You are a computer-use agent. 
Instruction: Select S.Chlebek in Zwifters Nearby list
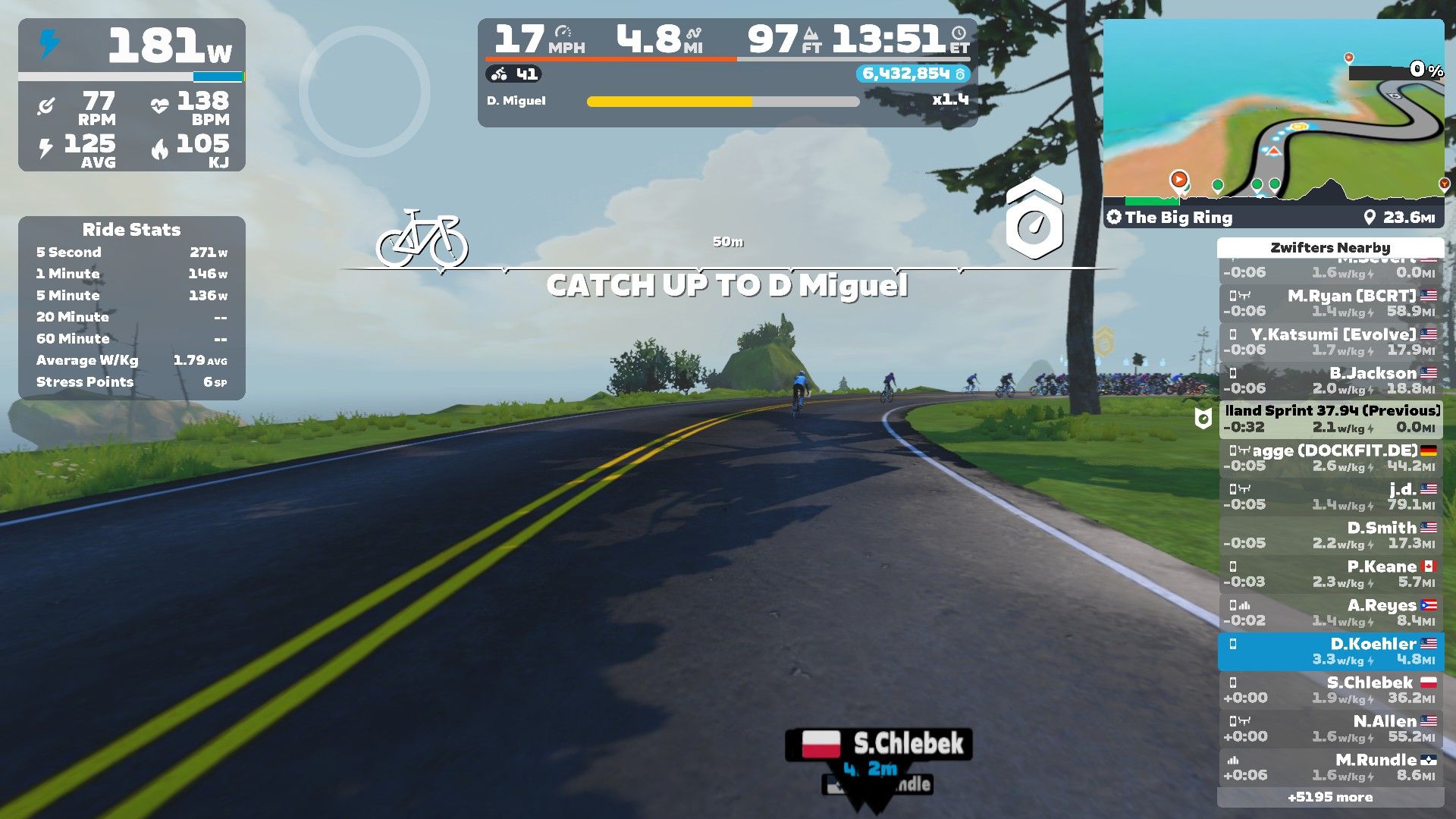tap(1331, 690)
